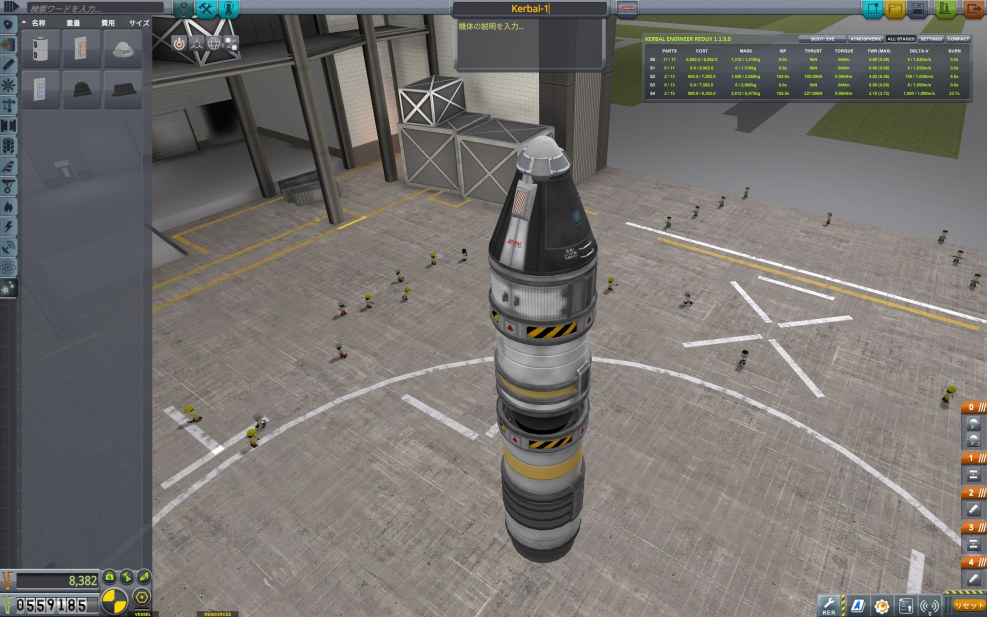Toggle ALL STAGES in Kerbal Engineer

point(900,38)
